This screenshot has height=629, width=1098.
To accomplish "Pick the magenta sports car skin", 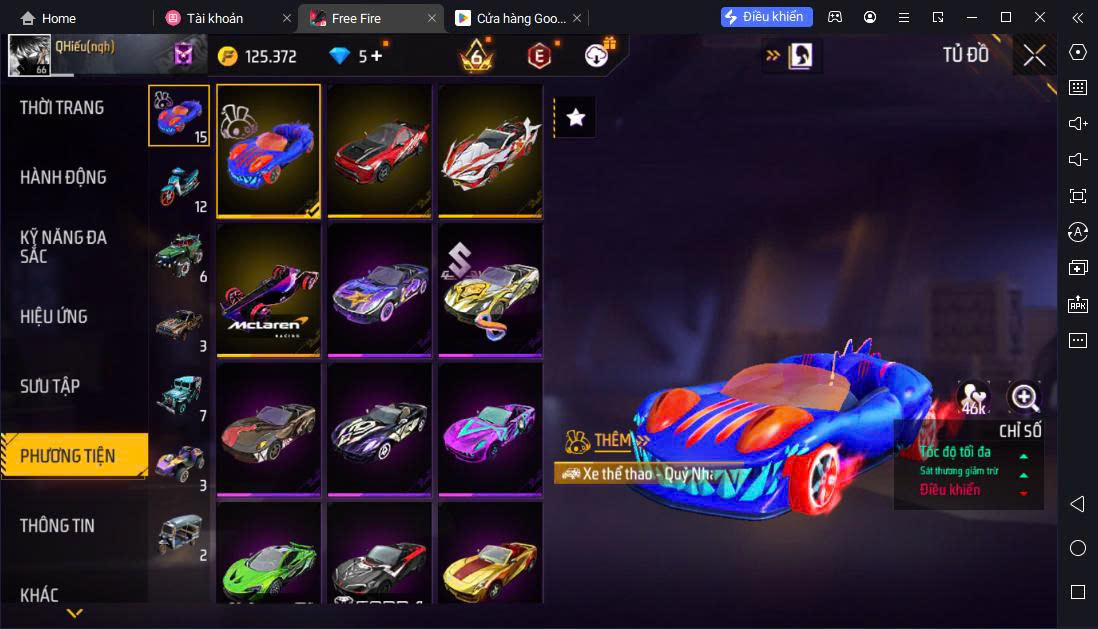I will click(490, 430).
